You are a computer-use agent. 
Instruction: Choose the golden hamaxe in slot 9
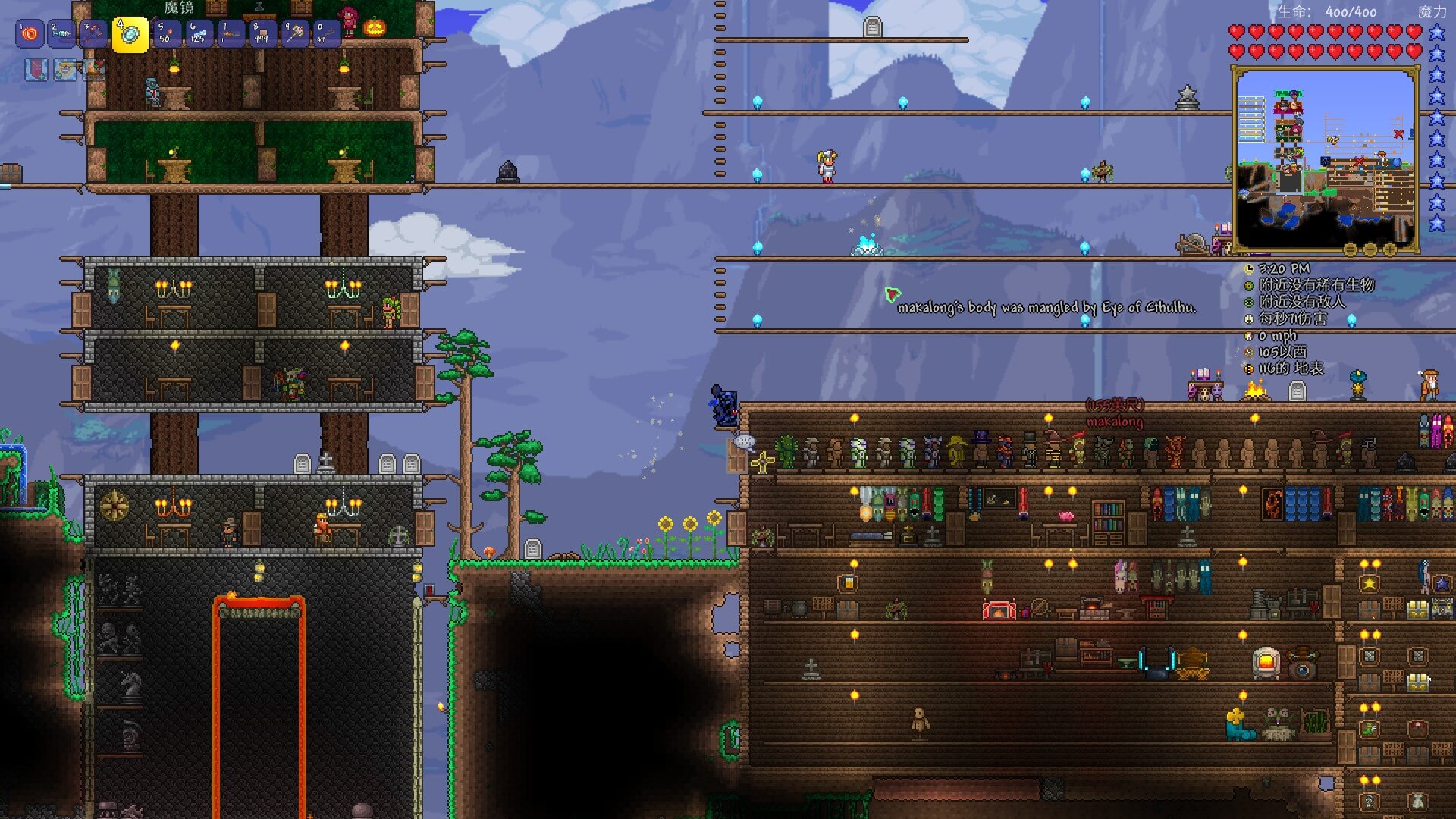(293, 34)
